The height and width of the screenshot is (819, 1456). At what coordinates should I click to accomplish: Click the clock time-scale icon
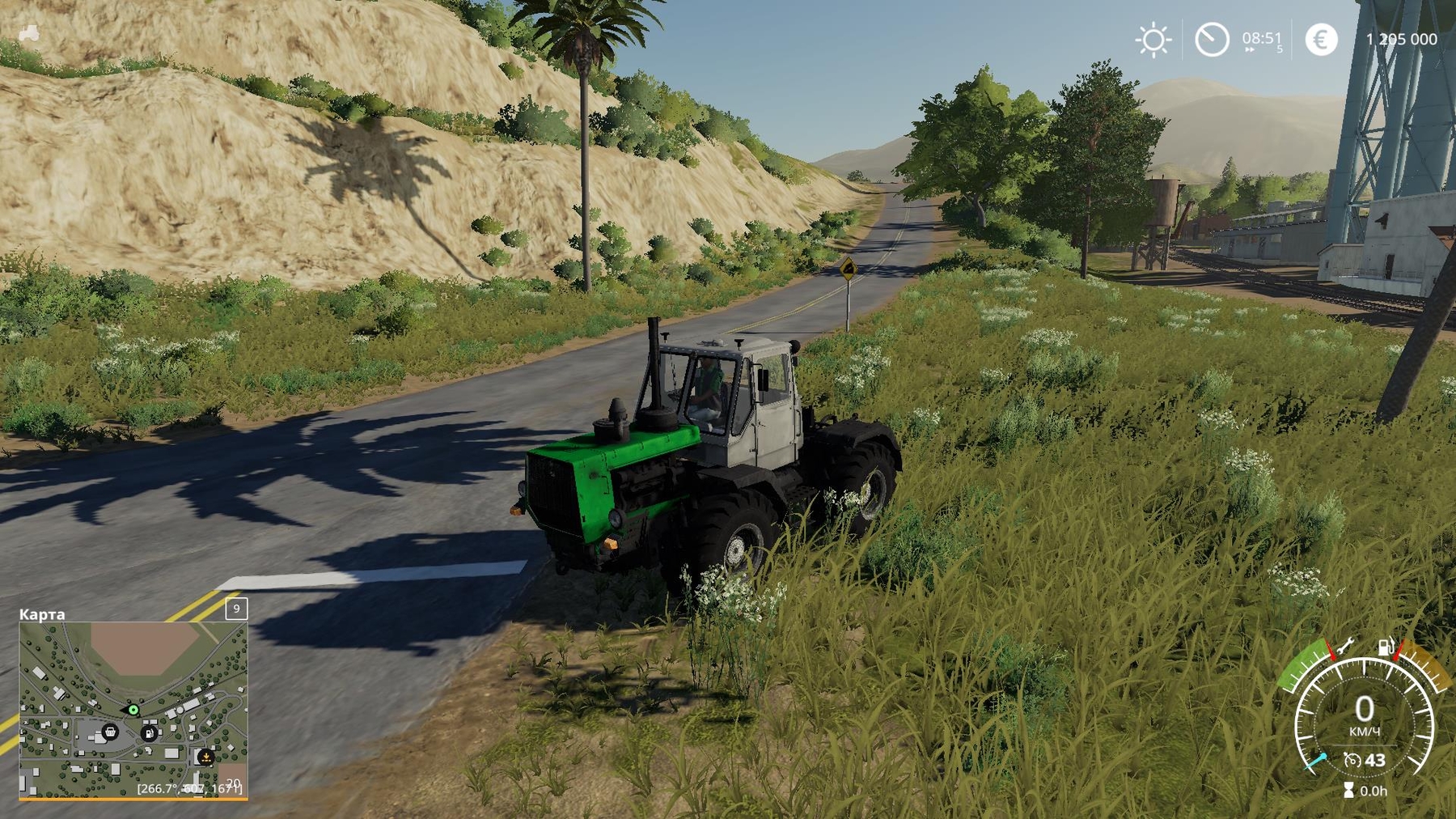click(1213, 39)
